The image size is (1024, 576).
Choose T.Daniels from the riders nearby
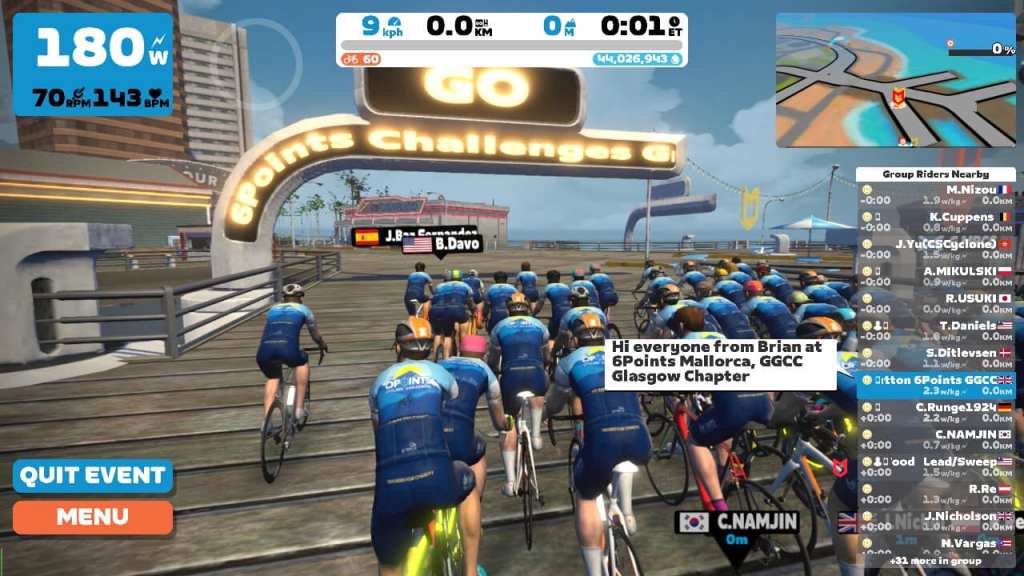coord(936,330)
